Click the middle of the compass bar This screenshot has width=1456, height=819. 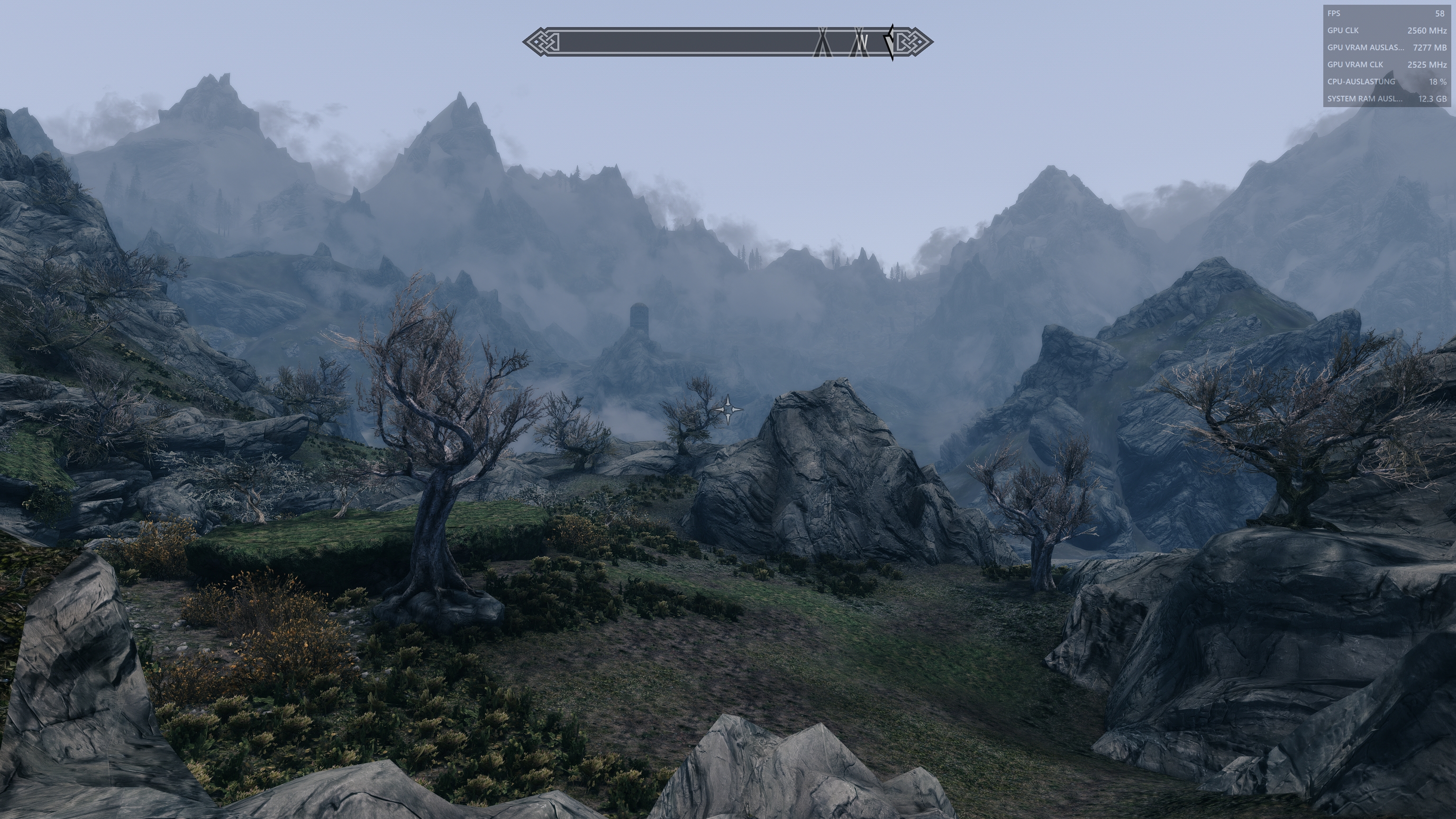(729, 41)
